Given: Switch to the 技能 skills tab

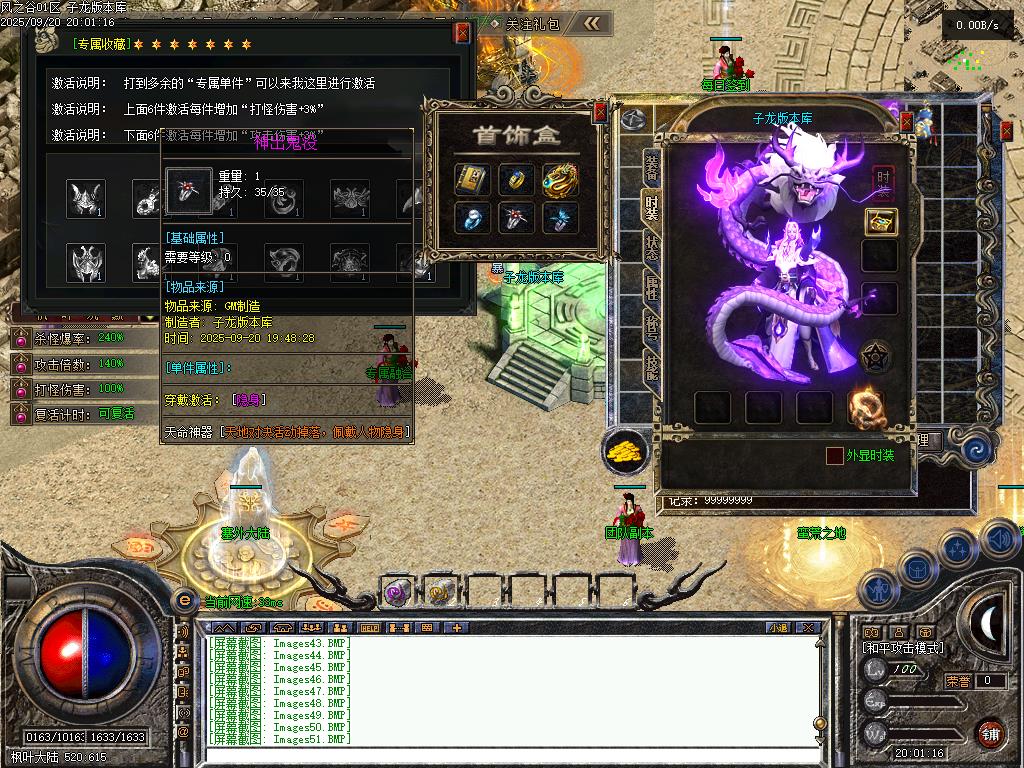Looking at the screenshot, I should pyautogui.click(x=651, y=368).
